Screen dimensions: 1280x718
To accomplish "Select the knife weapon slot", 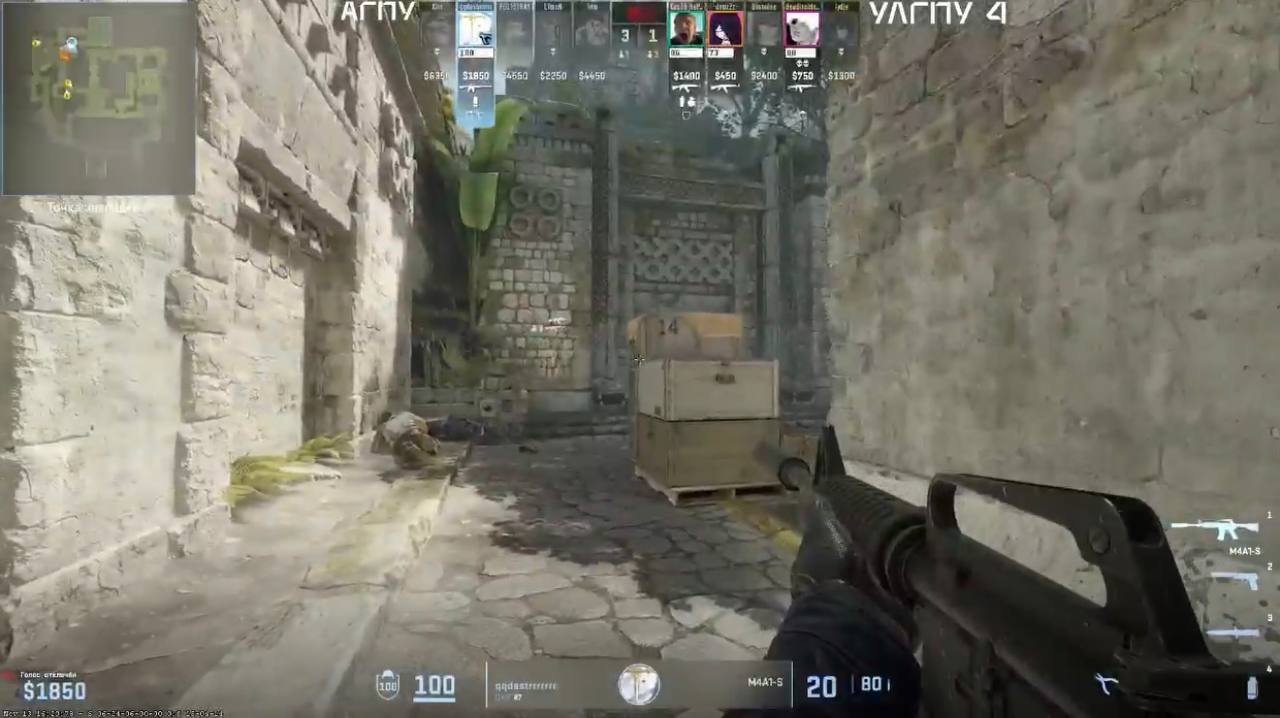I will [1232, 633].
